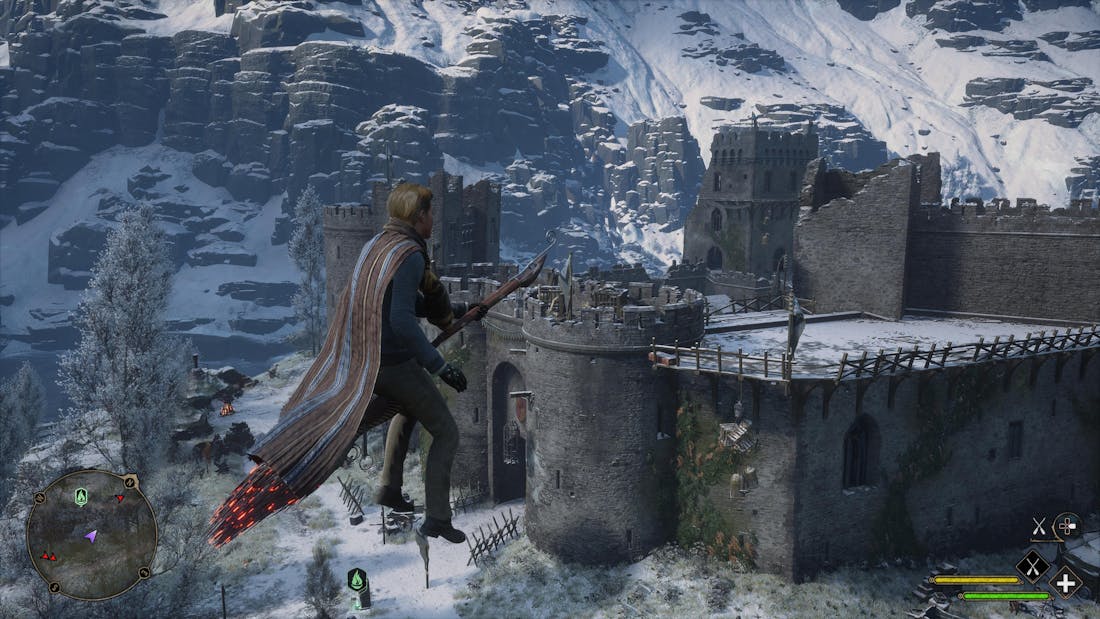1100x619 pixels.
Task: Select the lone red enemy marker on the minimap
Action: 120,498
